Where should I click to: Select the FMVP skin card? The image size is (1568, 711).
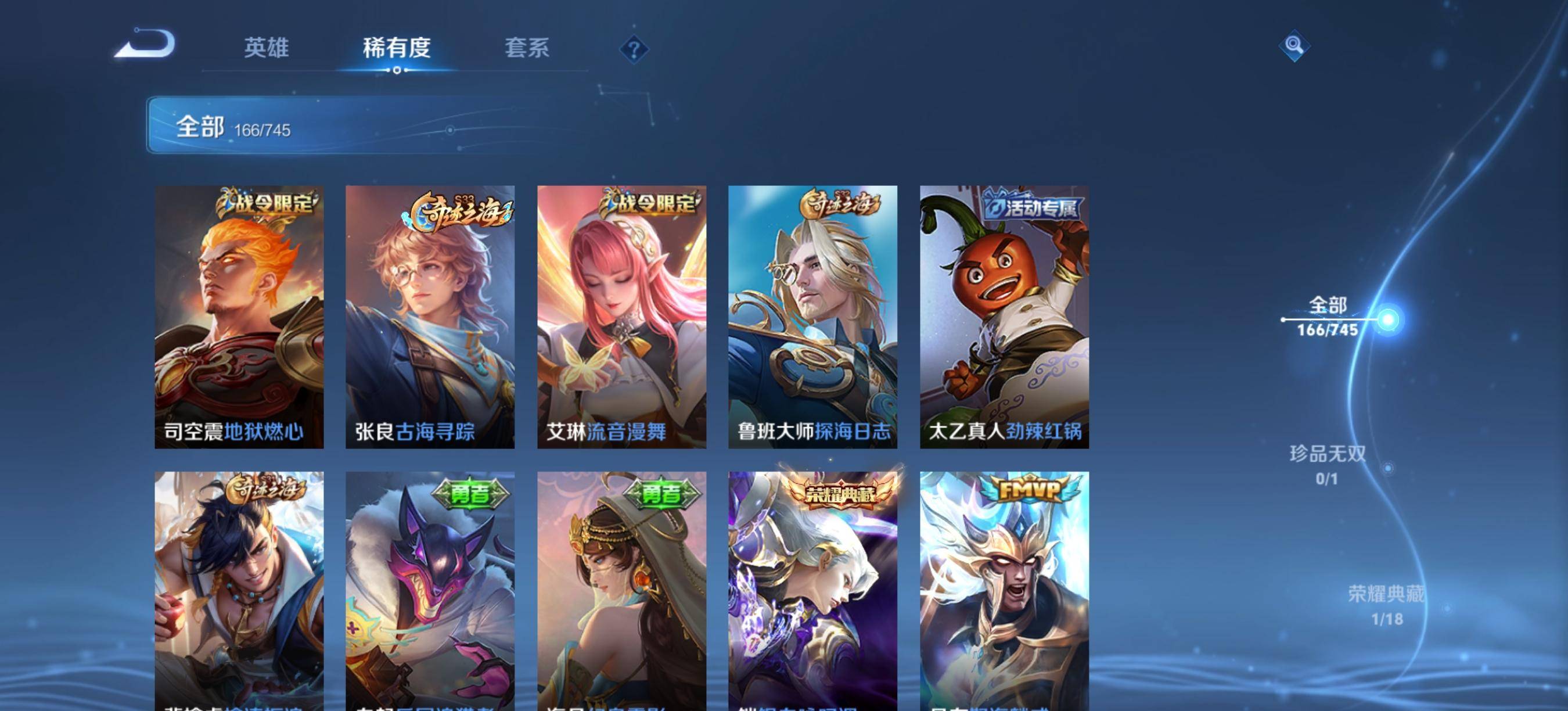pyautogui.click(x=1004, y=591)
